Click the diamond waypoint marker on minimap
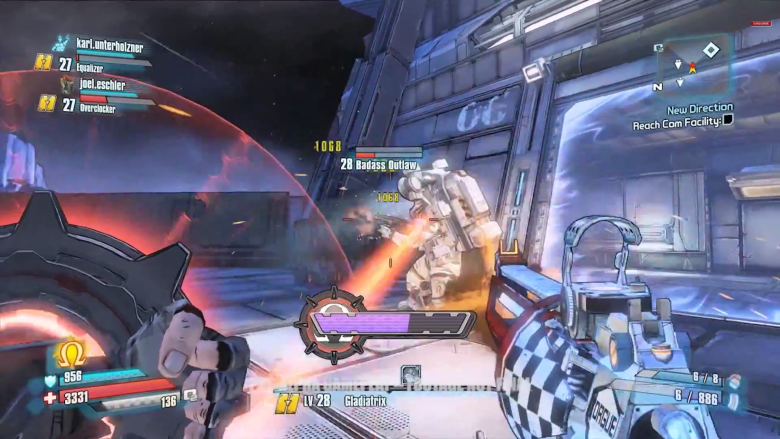The image size is (780, 439). pyautogui.click(x=710, y=50)
